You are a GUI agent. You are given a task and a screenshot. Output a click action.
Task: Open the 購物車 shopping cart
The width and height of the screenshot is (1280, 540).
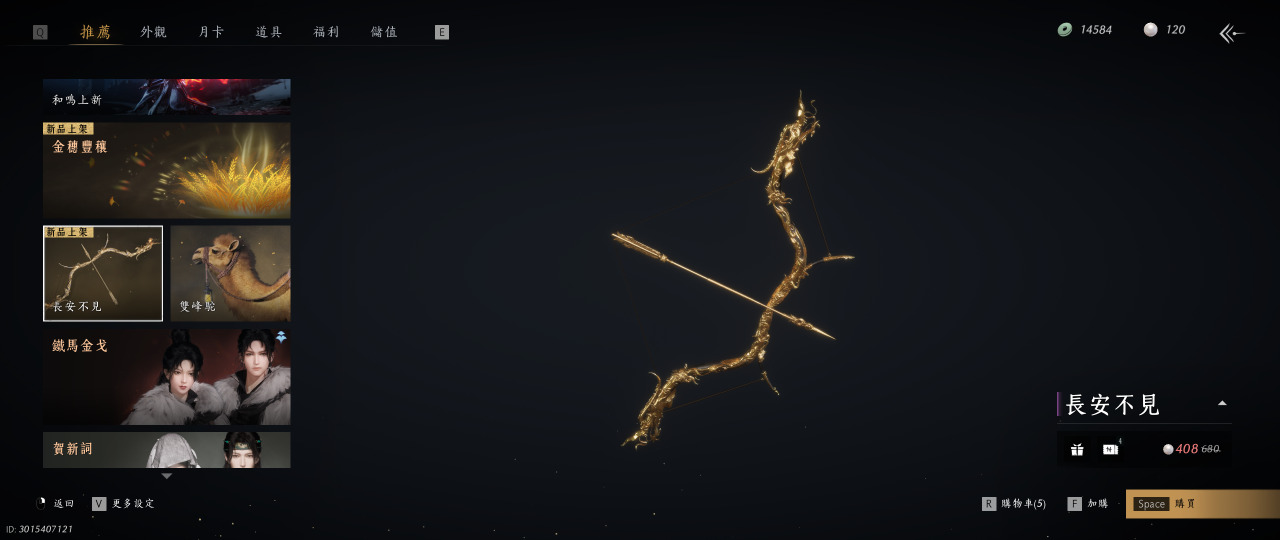1014,504
